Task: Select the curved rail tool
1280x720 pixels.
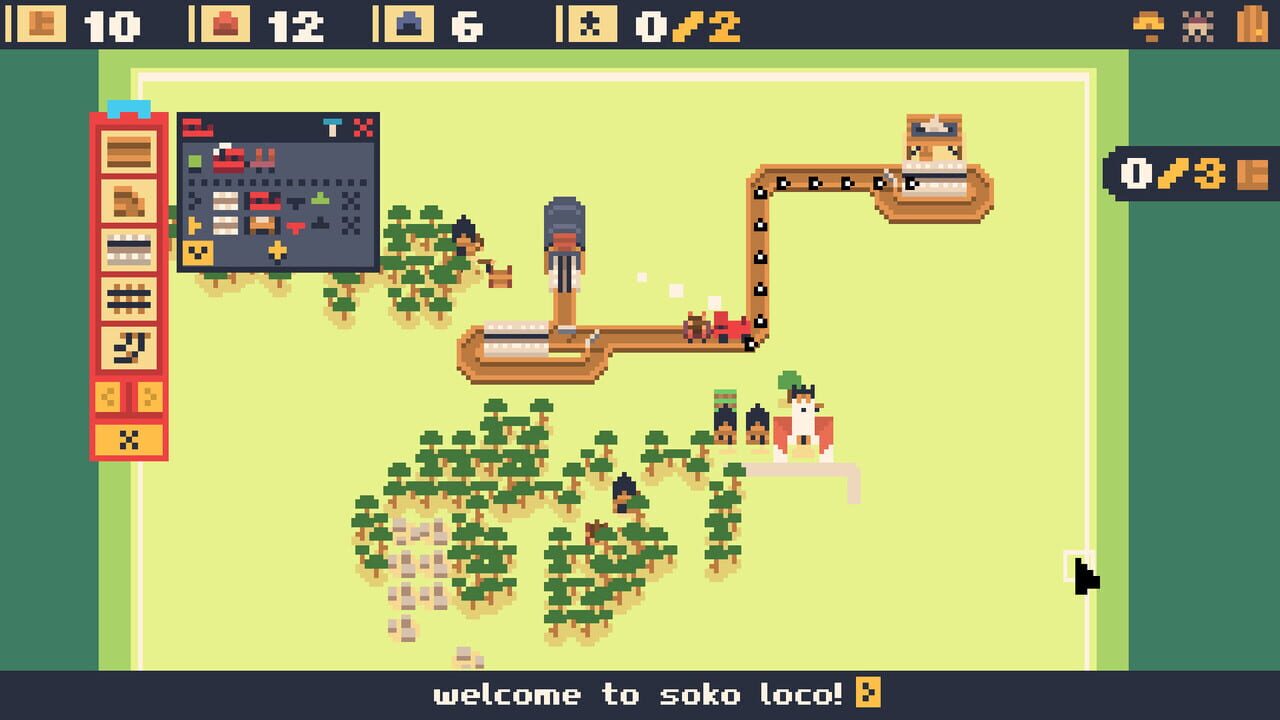Action: coord(127,346)
